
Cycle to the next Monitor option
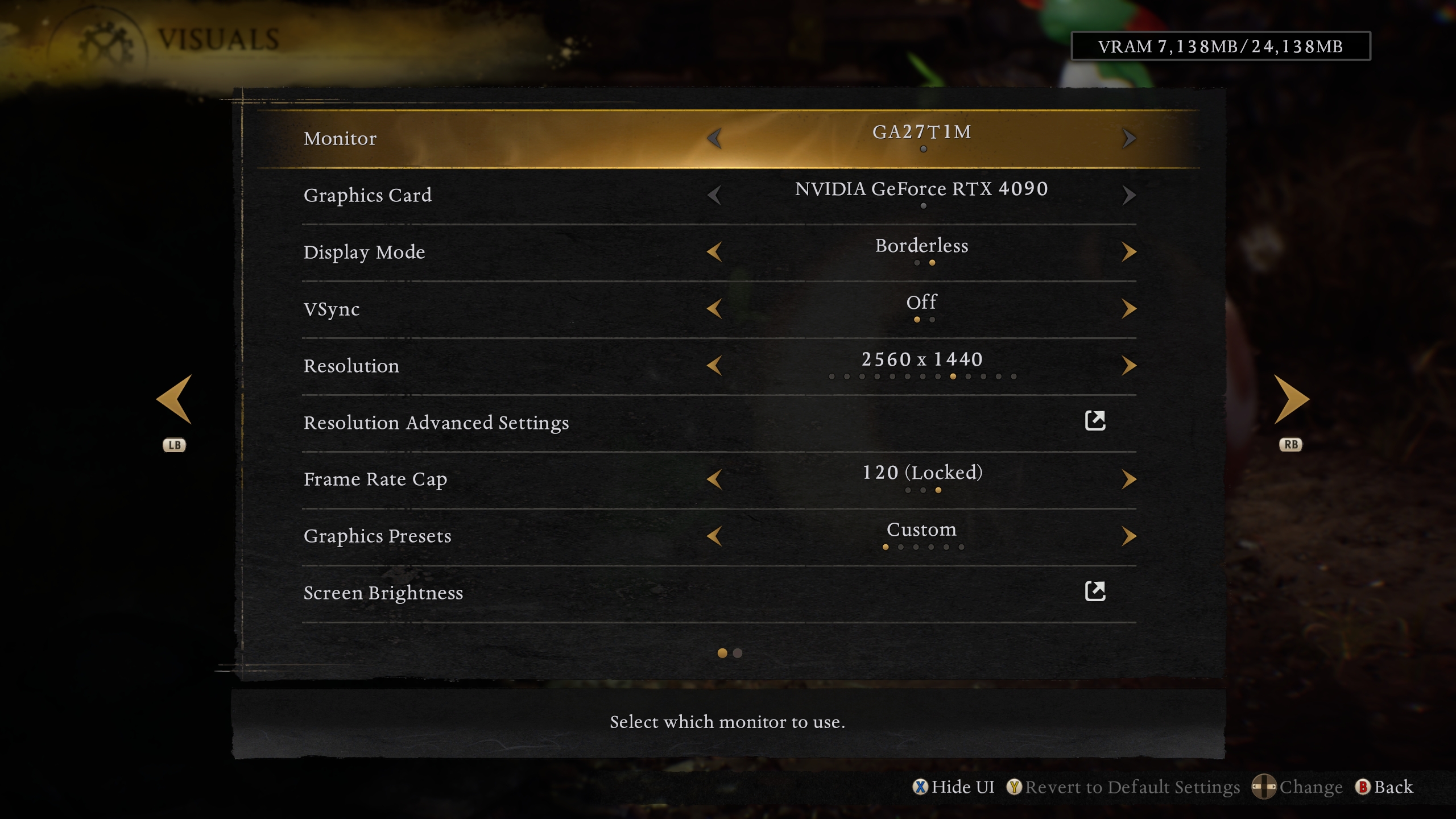1129,138
